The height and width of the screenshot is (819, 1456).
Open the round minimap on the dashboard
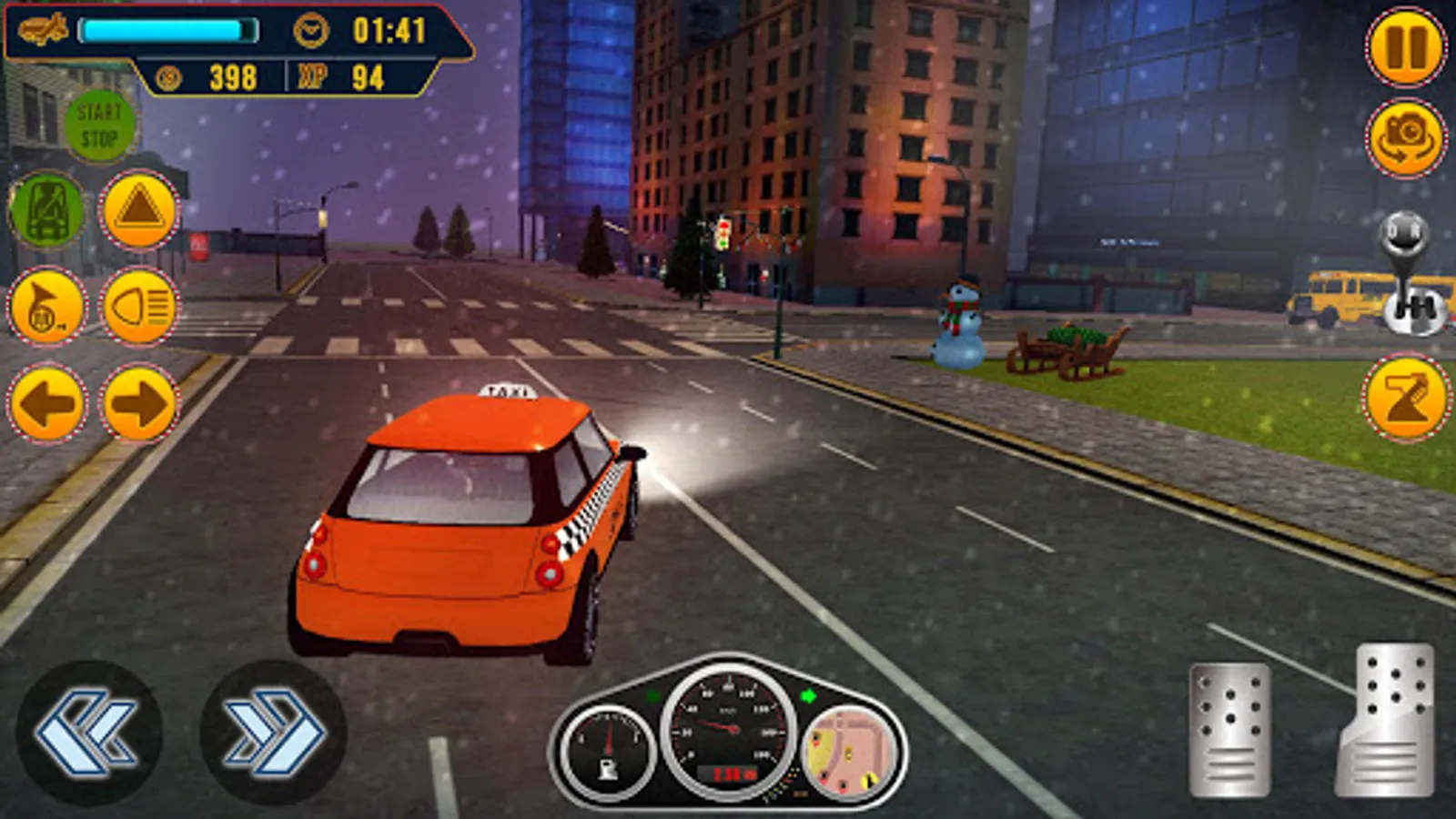[848, 753]
